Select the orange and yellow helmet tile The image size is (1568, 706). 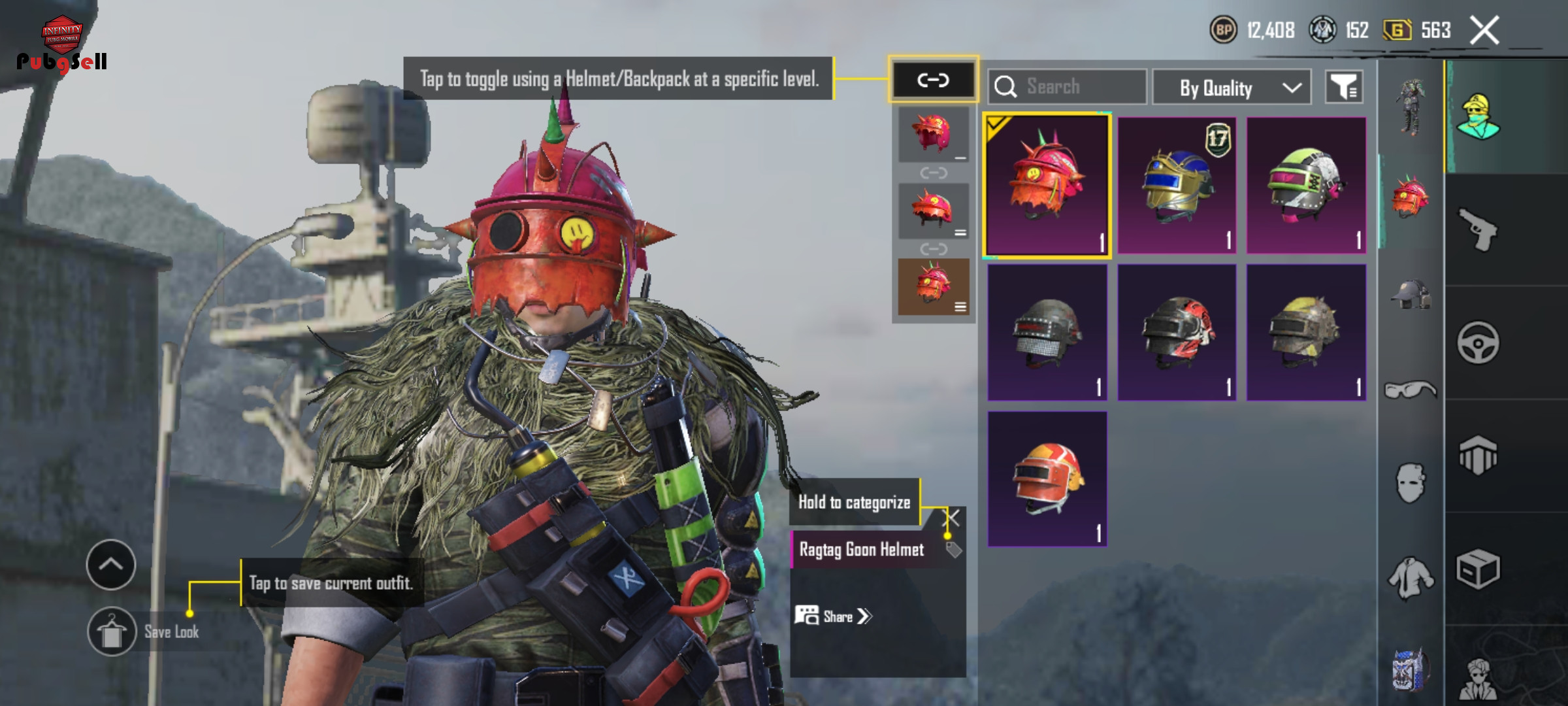click(x=1047, y=479)
